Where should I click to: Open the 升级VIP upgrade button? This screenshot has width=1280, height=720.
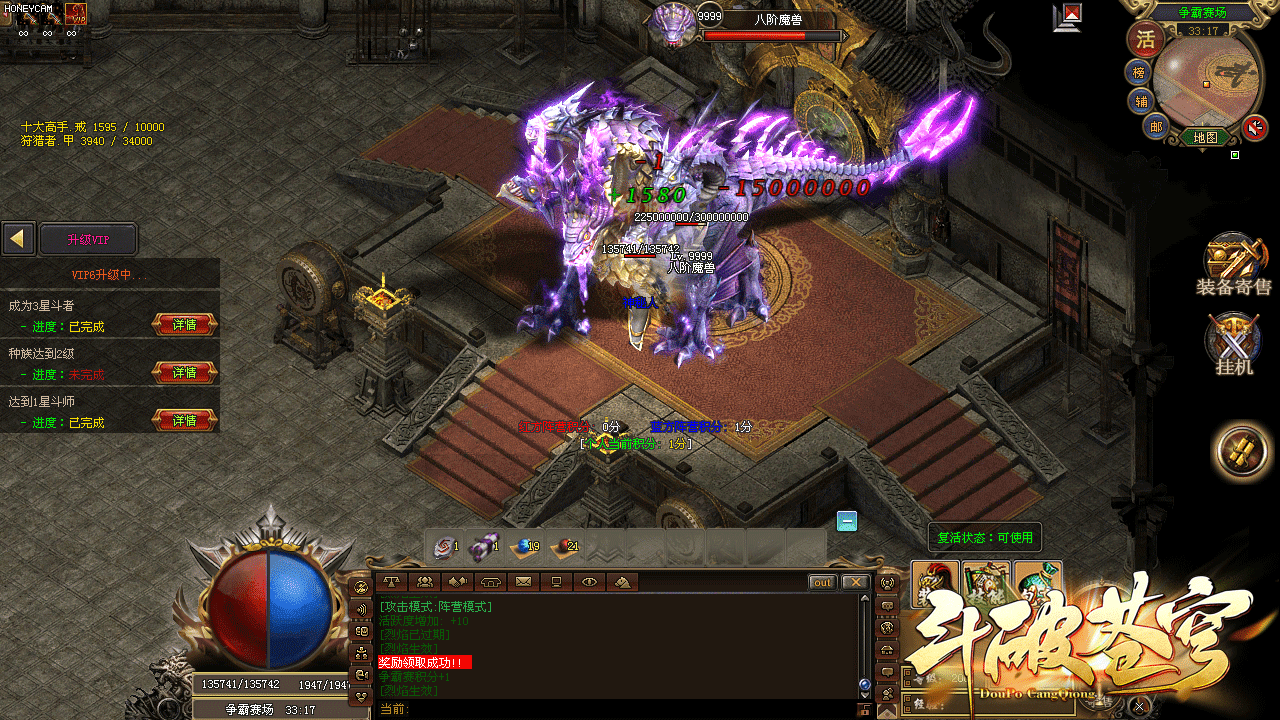tap(87, 239)
